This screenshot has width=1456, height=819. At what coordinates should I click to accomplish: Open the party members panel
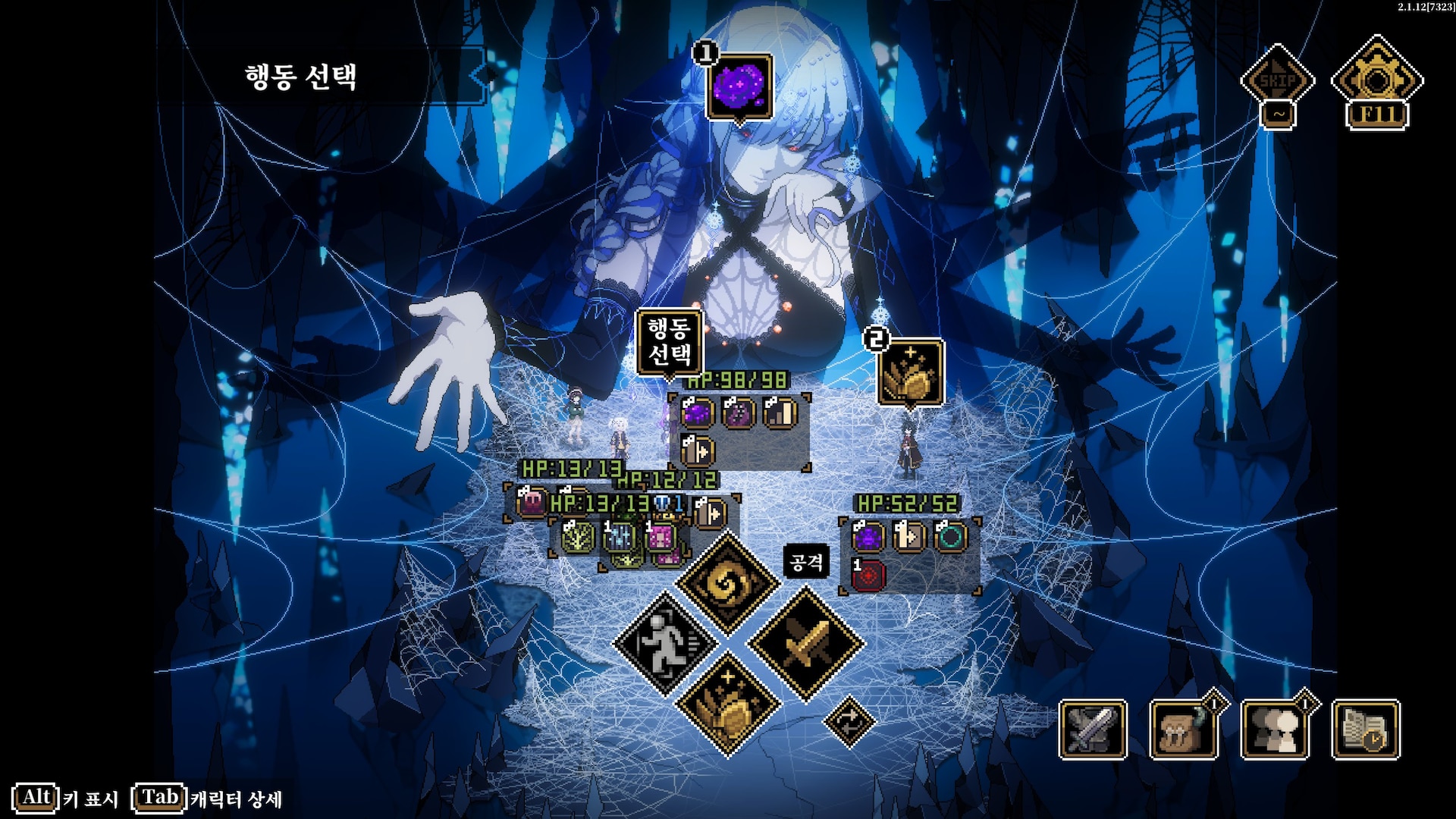coord(1275,730)
